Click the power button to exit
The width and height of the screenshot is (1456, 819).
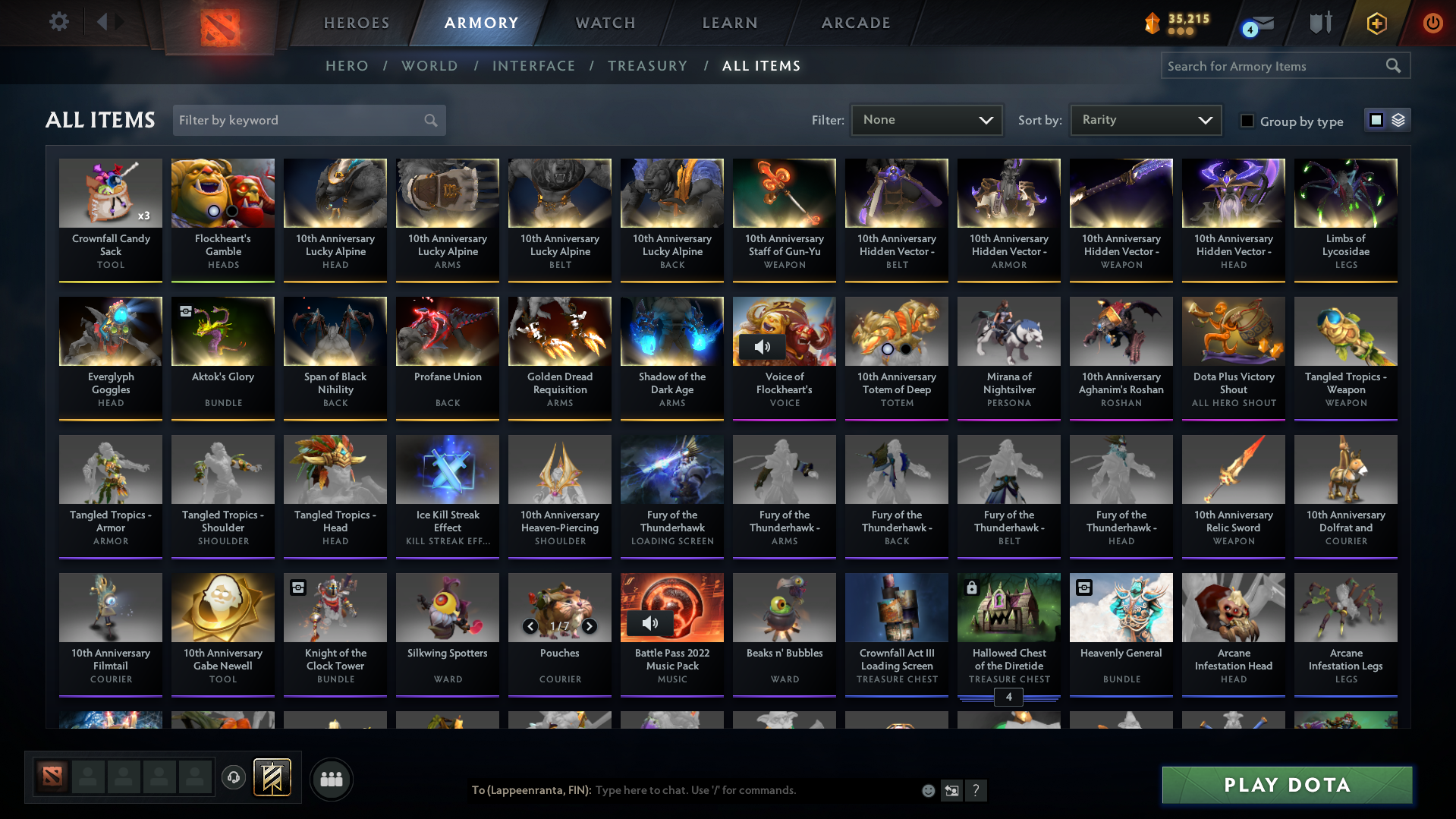tap(1432, 24)
